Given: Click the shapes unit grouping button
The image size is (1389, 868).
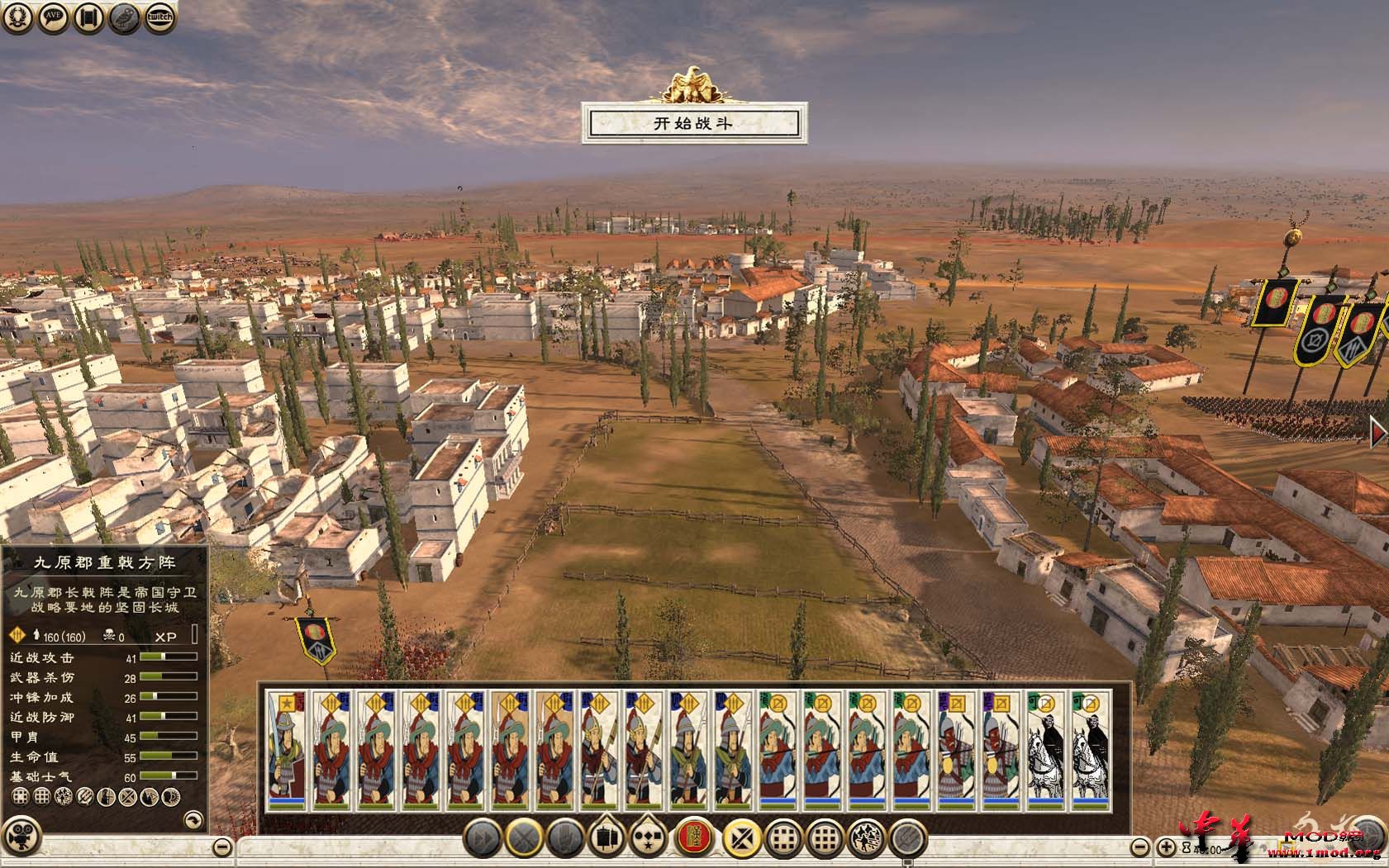Looking at the screenshot, I should (650, 839).
